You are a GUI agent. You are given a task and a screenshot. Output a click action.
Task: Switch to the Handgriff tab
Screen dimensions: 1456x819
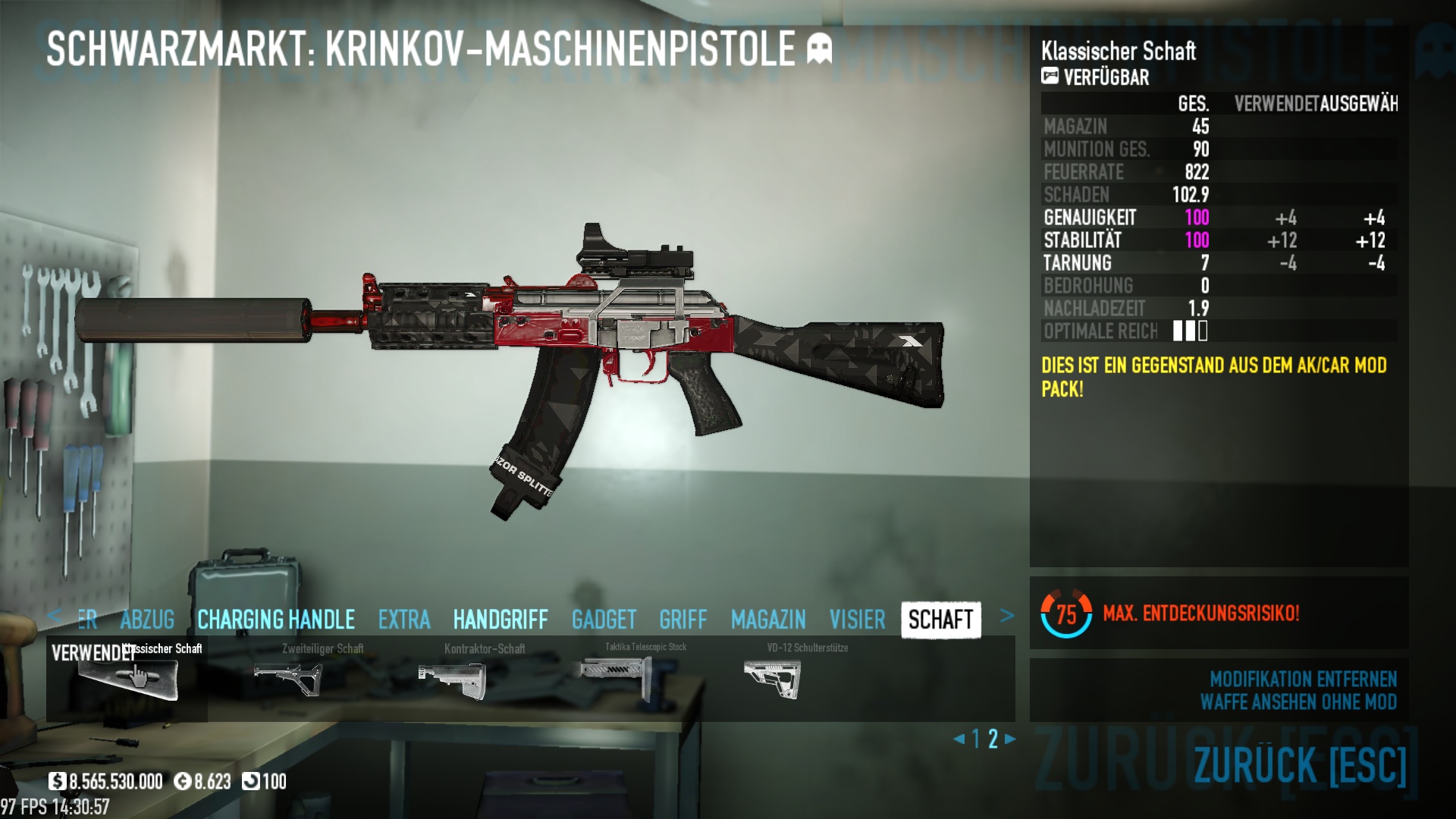(x=500, y=620)
